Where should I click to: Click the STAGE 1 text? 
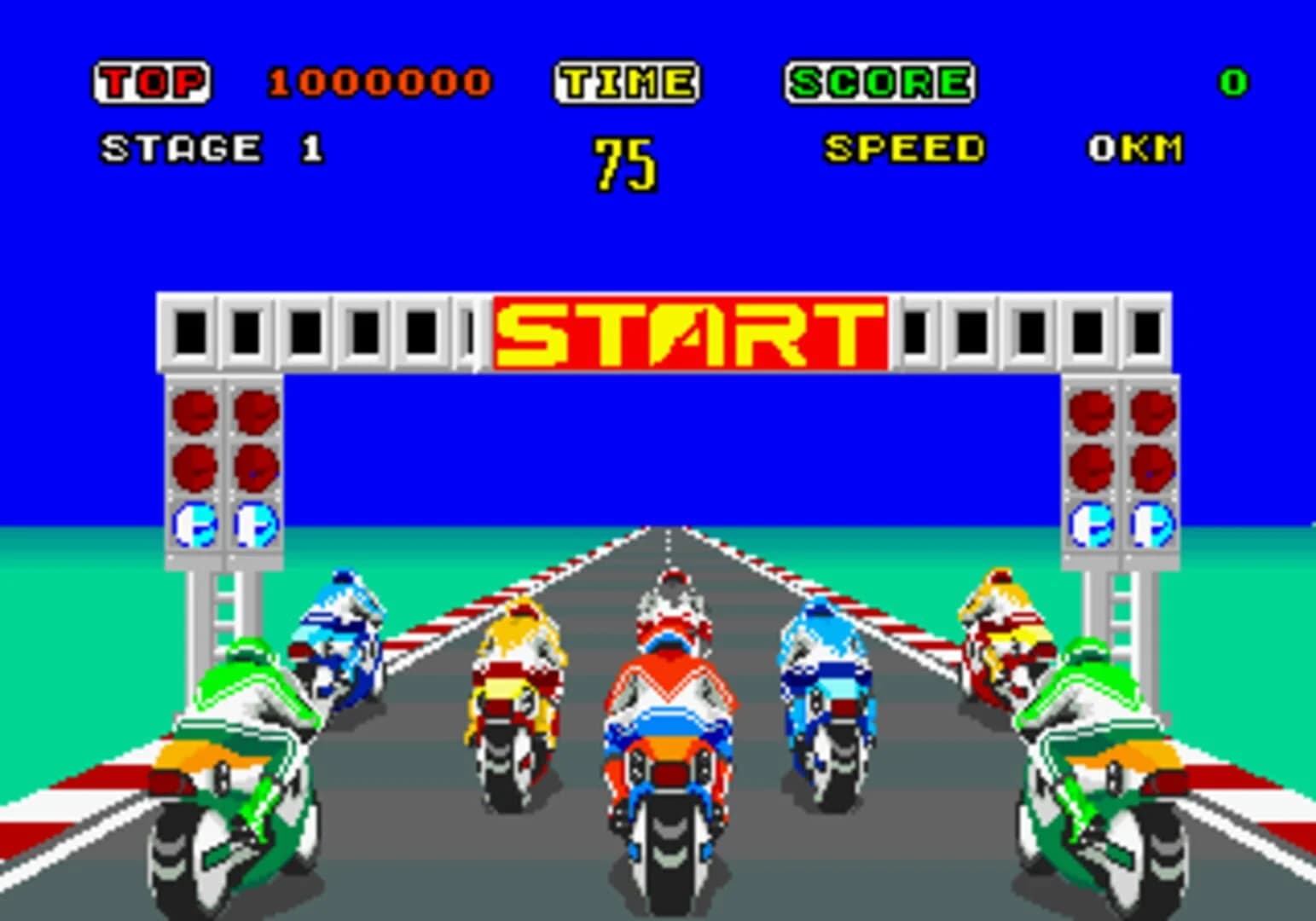click(x=209, y=147)
